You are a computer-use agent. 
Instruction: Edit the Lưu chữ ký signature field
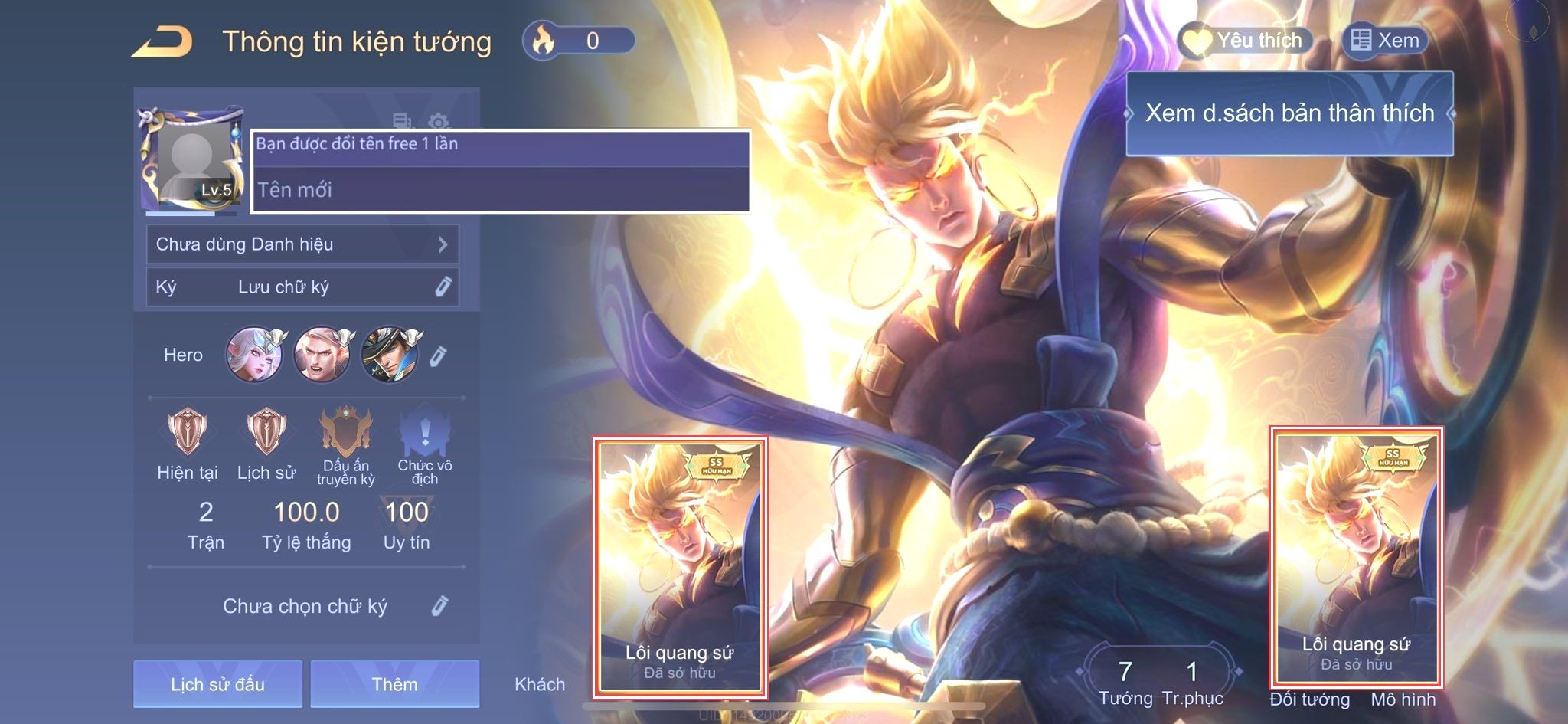click(443, 287)
